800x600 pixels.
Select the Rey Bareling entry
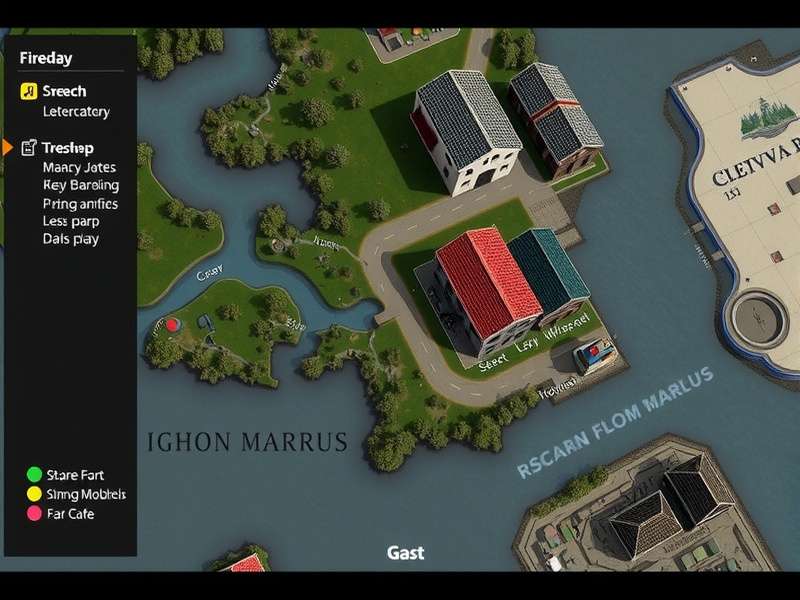coord(81,185)
